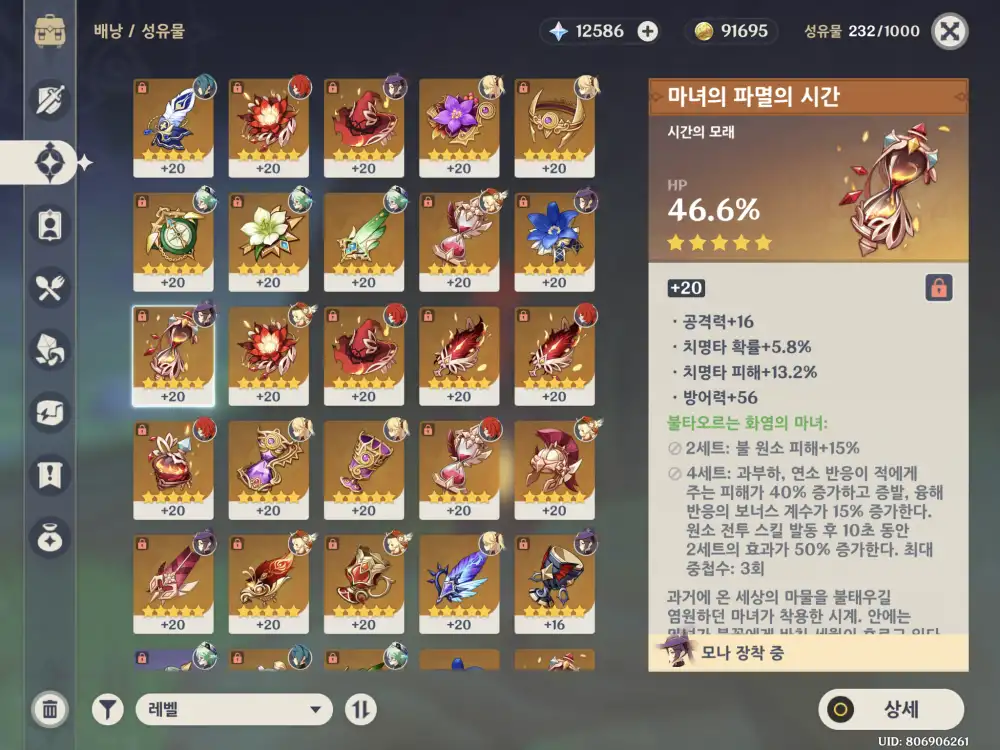Screen dimensions: 1000x750
Task: Choose the plumed helmet artifact
Action: click(x=554, y=469)
